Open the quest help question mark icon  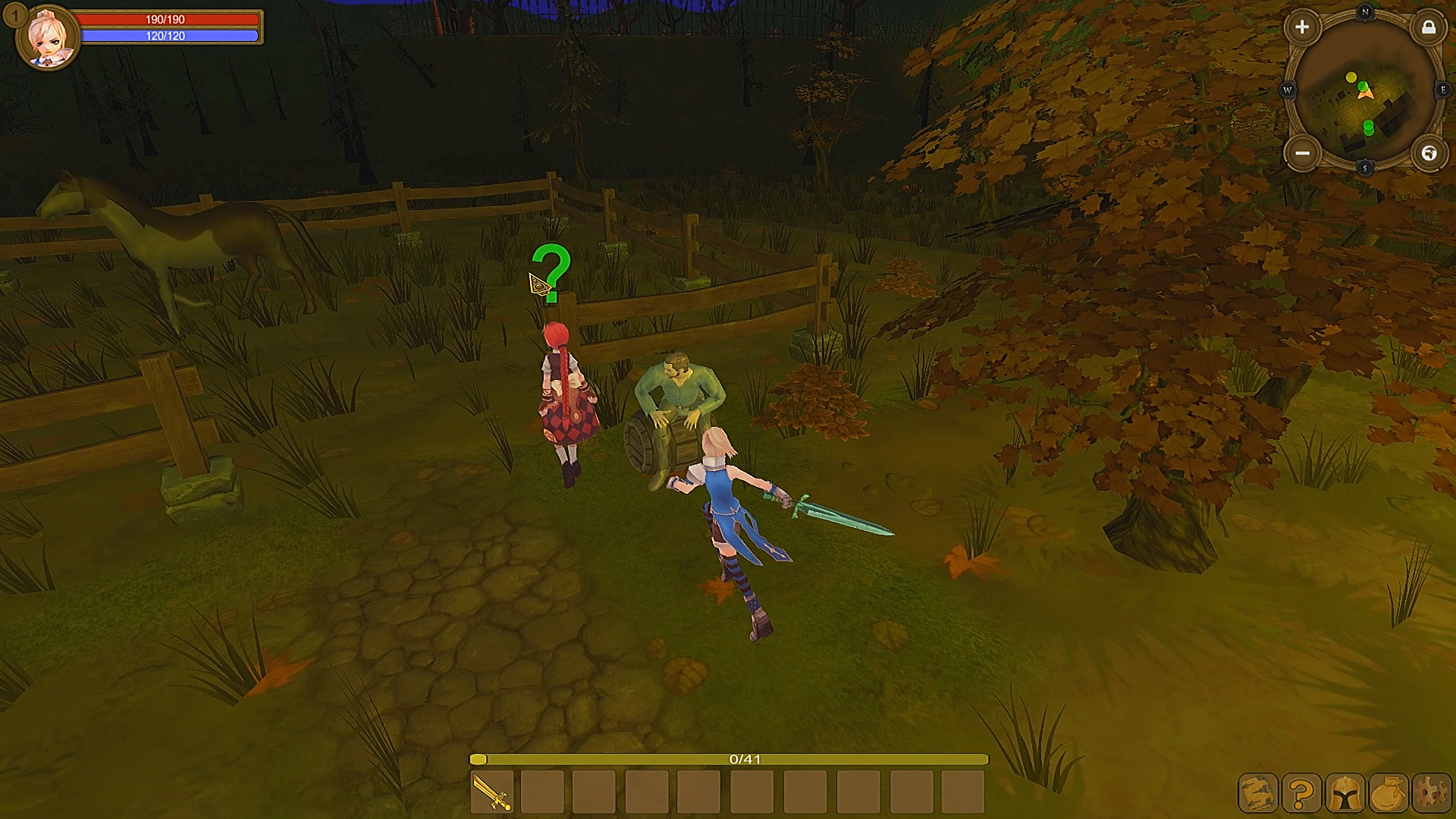coord(1302,793)
